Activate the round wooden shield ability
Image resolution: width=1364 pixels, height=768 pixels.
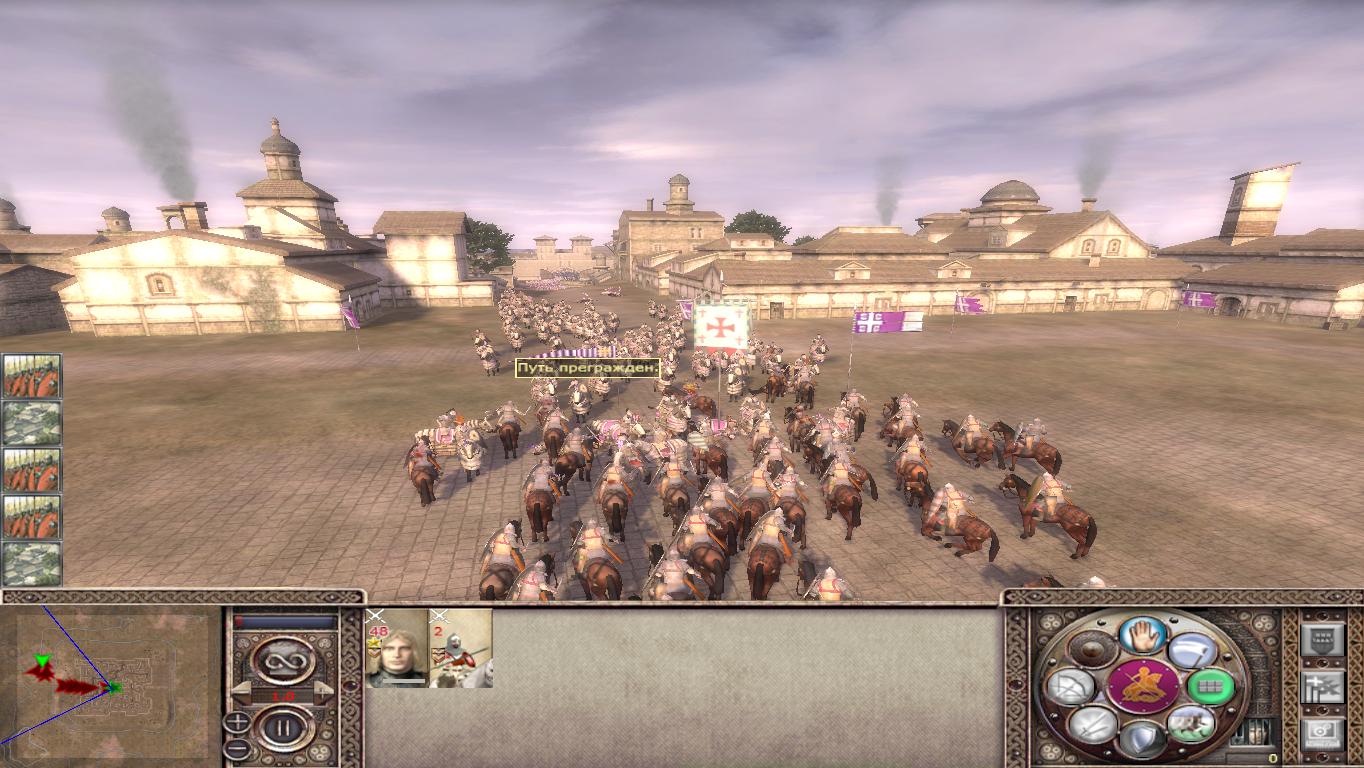pos(1093,650)
